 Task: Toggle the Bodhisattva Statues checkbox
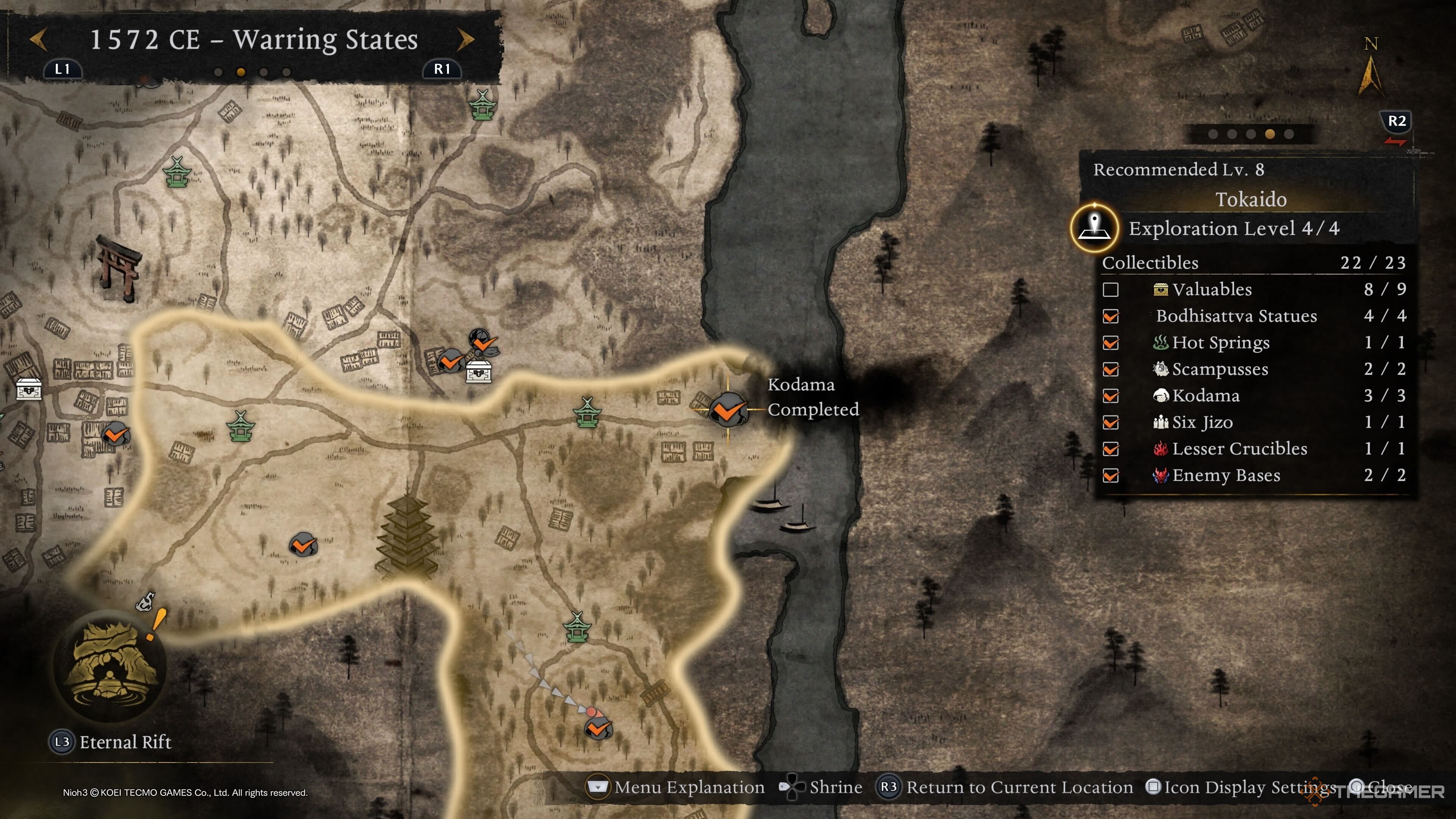[x=1111, y=317]
